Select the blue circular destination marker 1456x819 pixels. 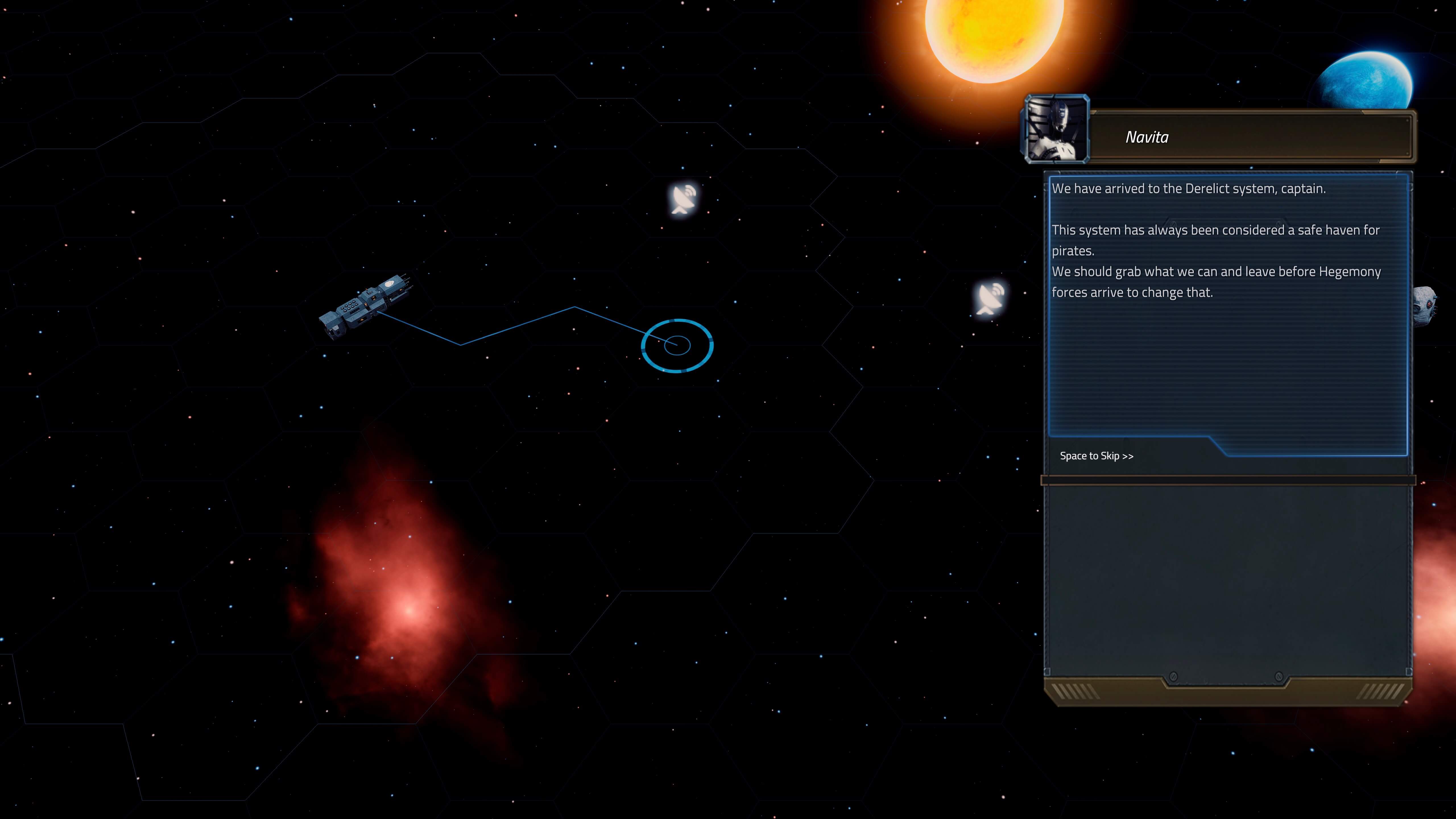pyautogui.click(x=677, y=345)
